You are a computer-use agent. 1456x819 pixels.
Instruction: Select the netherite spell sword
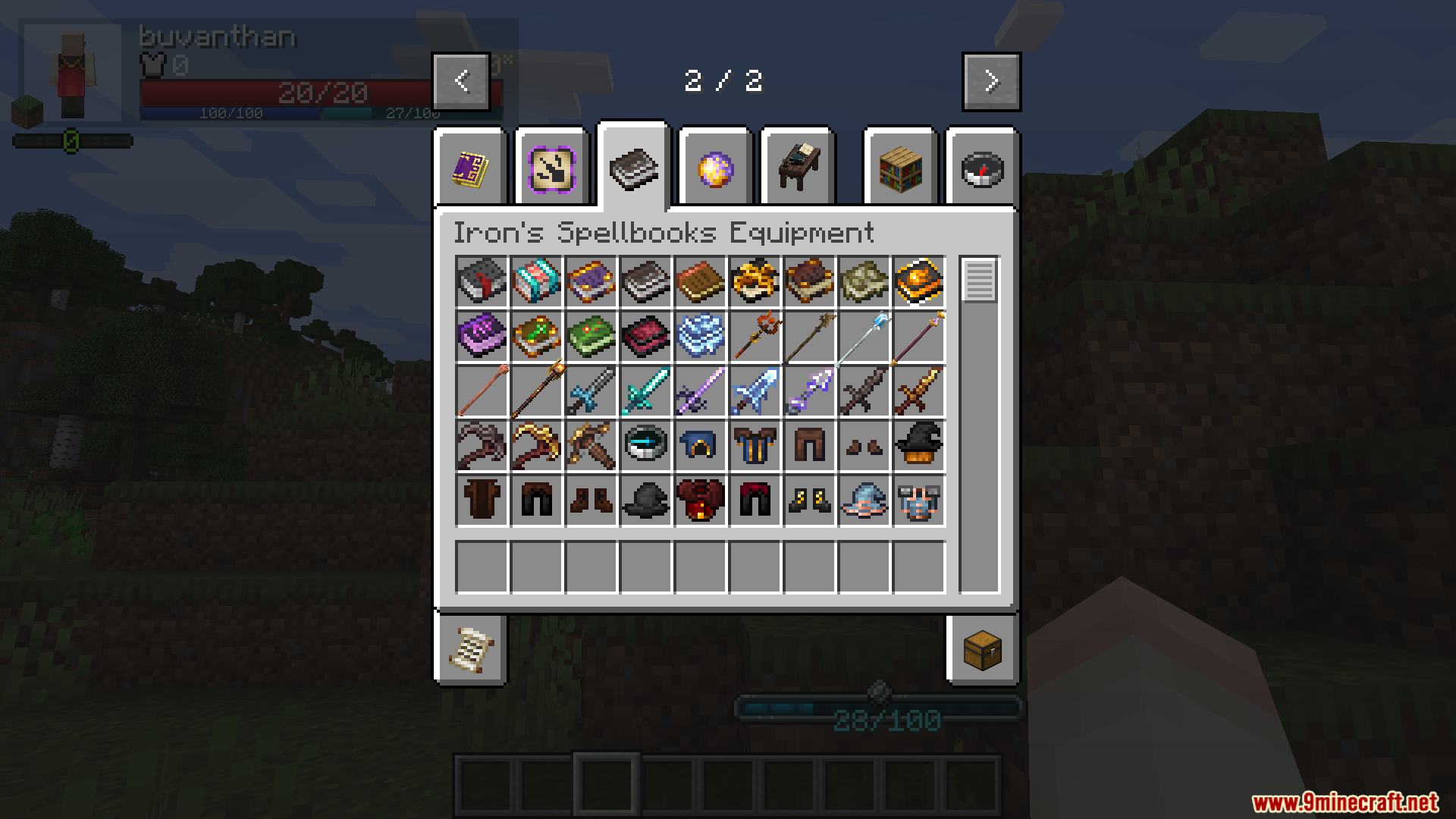[x=864, y=391]
